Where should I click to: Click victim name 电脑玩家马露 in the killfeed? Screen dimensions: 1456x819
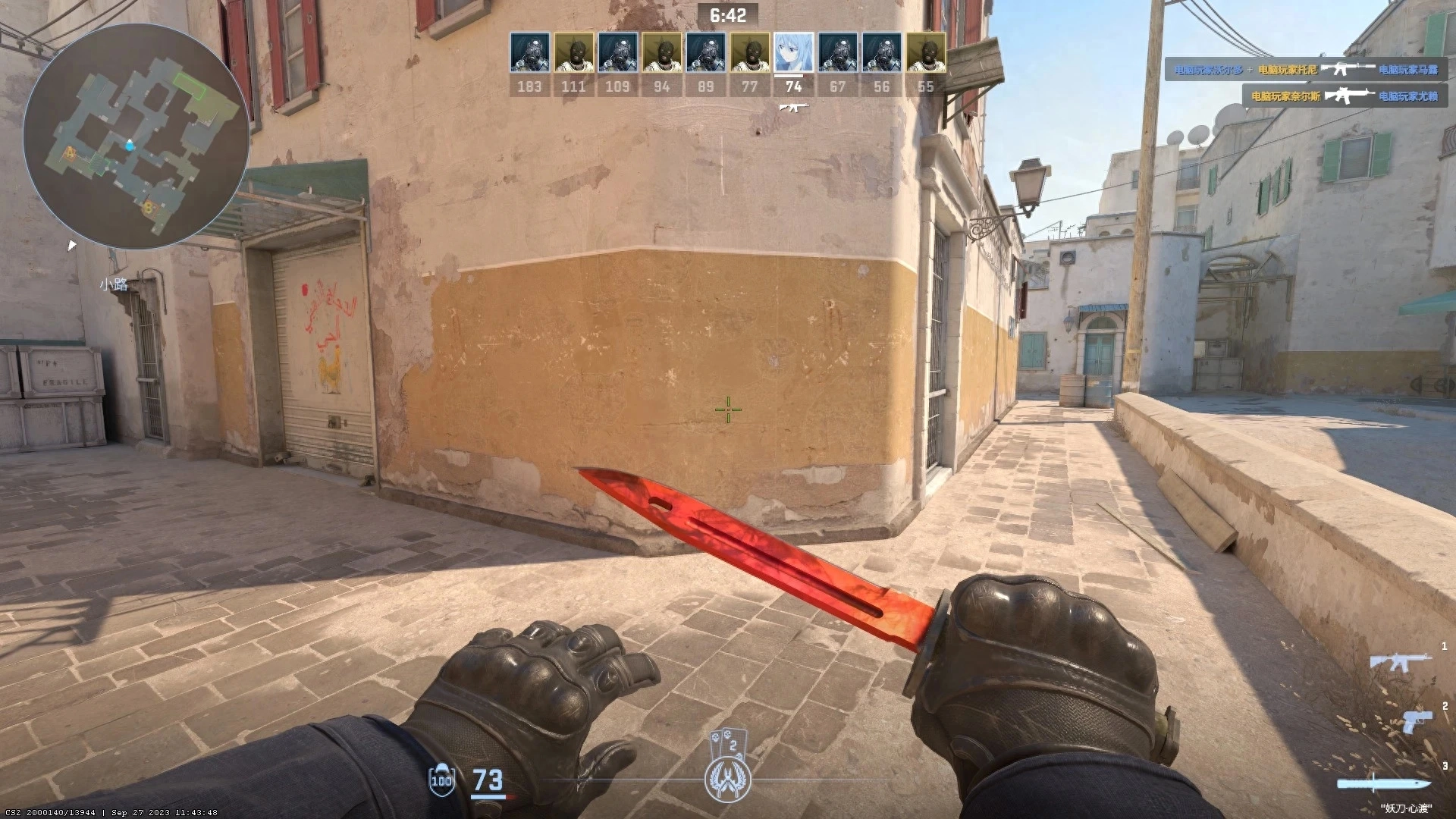[x=1408, y=70]
